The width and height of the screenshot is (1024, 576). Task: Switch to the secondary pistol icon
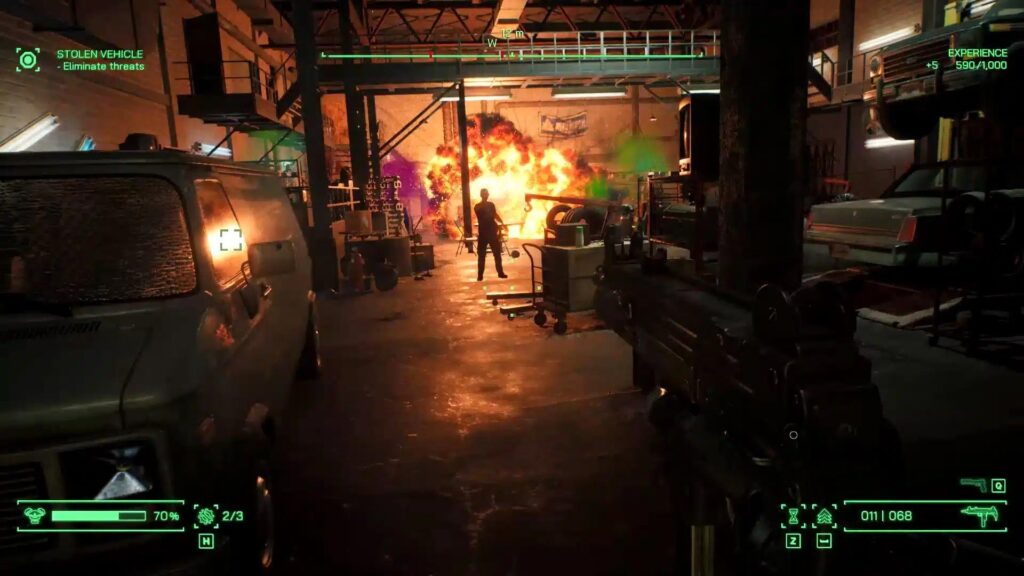click(x=973, y=485)
